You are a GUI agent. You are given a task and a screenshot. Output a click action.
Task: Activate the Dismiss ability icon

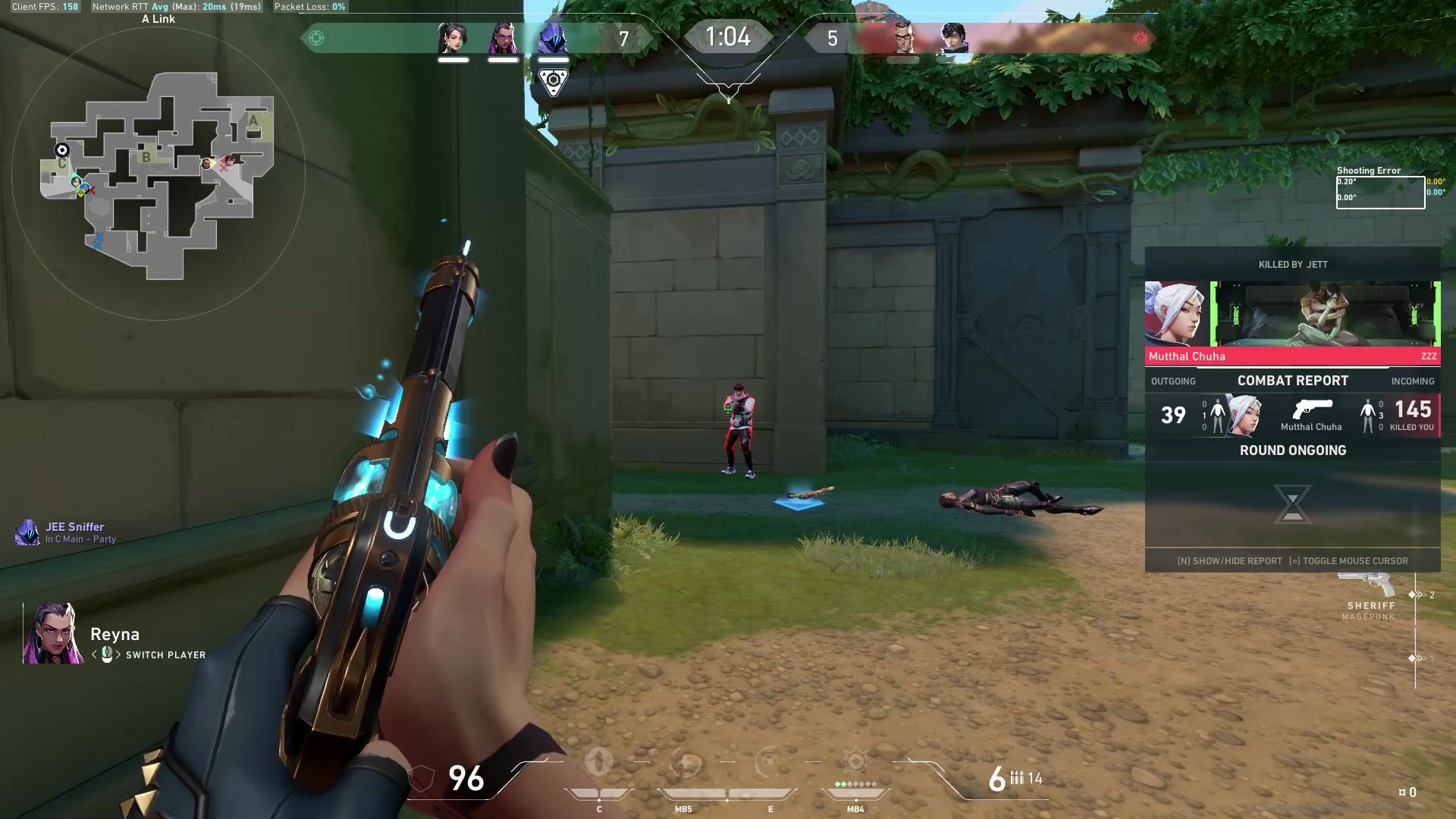pyautogui.click(x=770, y=762)
